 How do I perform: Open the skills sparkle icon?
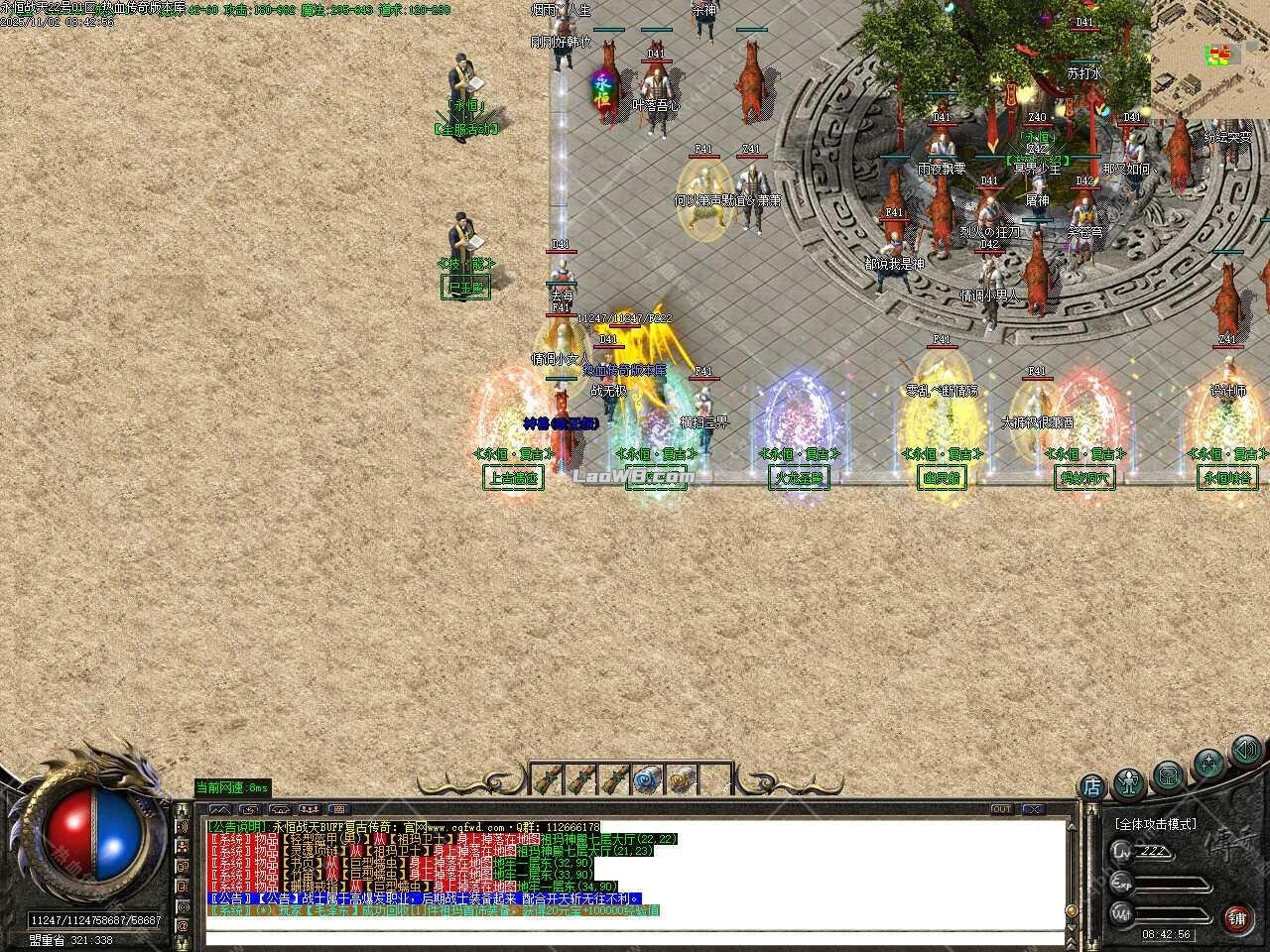pyautogui.click(x=1209, y=762)
